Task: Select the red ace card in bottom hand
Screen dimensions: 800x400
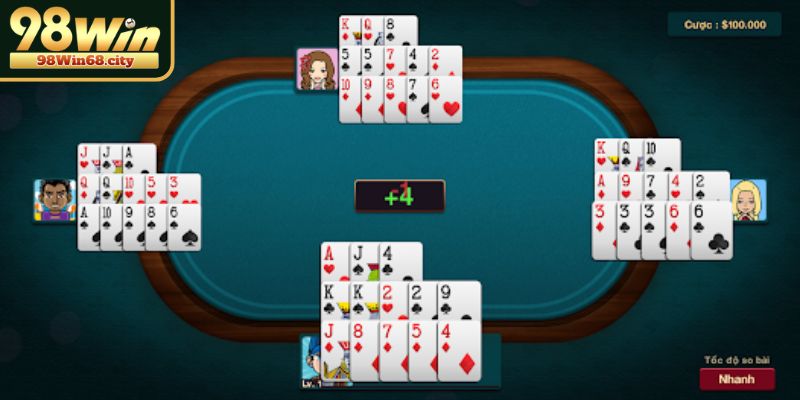Action: click(333, 262)
